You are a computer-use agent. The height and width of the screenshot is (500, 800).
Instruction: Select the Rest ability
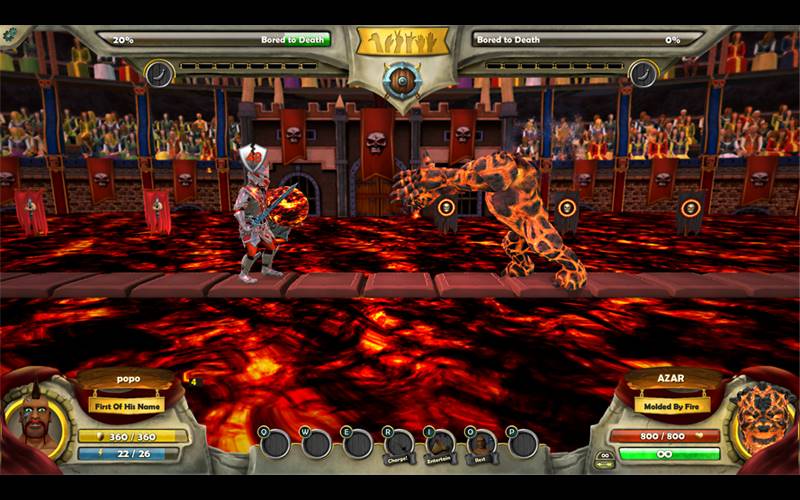(481, 444)
